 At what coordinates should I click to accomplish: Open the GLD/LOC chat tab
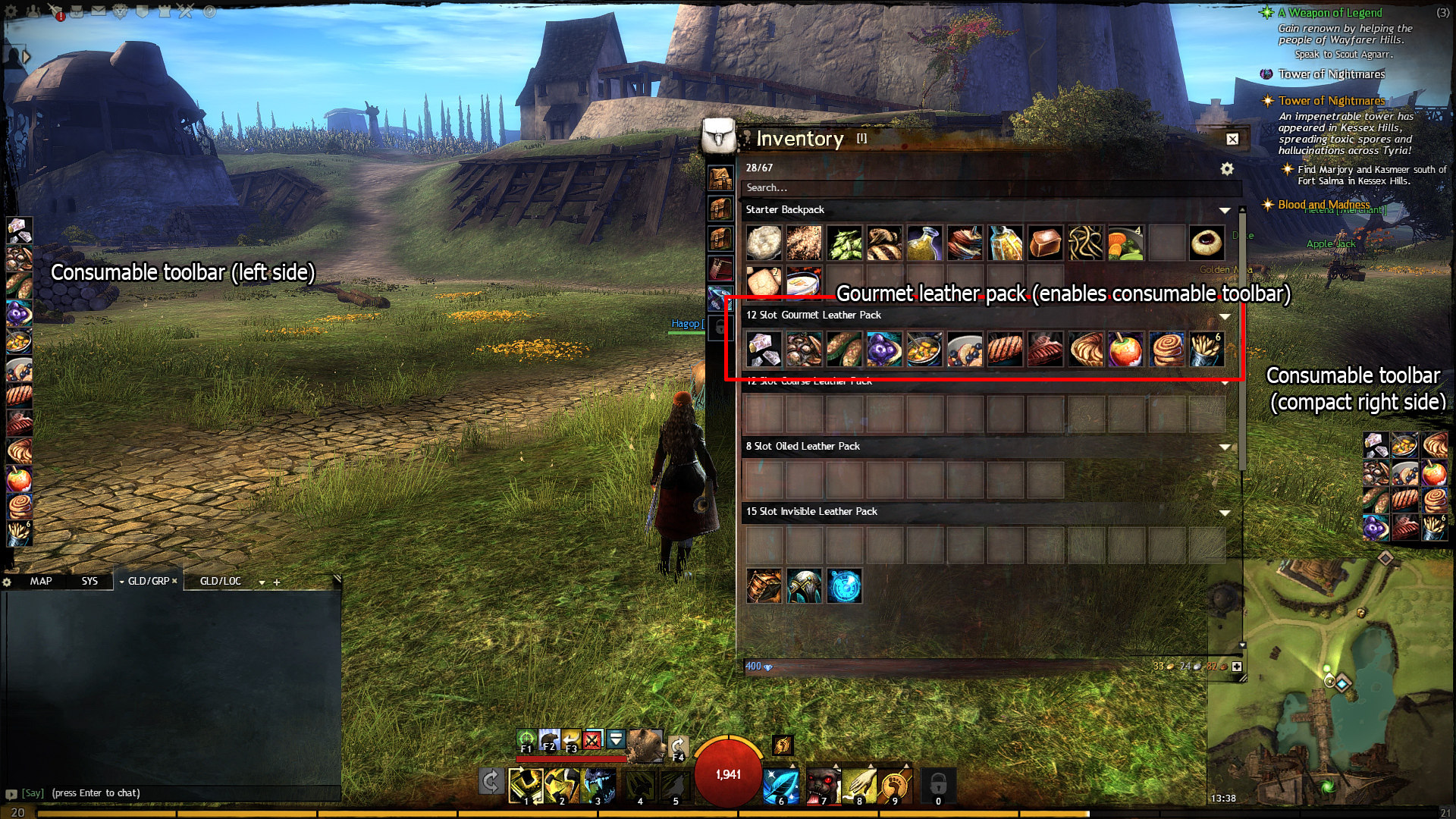220,581
